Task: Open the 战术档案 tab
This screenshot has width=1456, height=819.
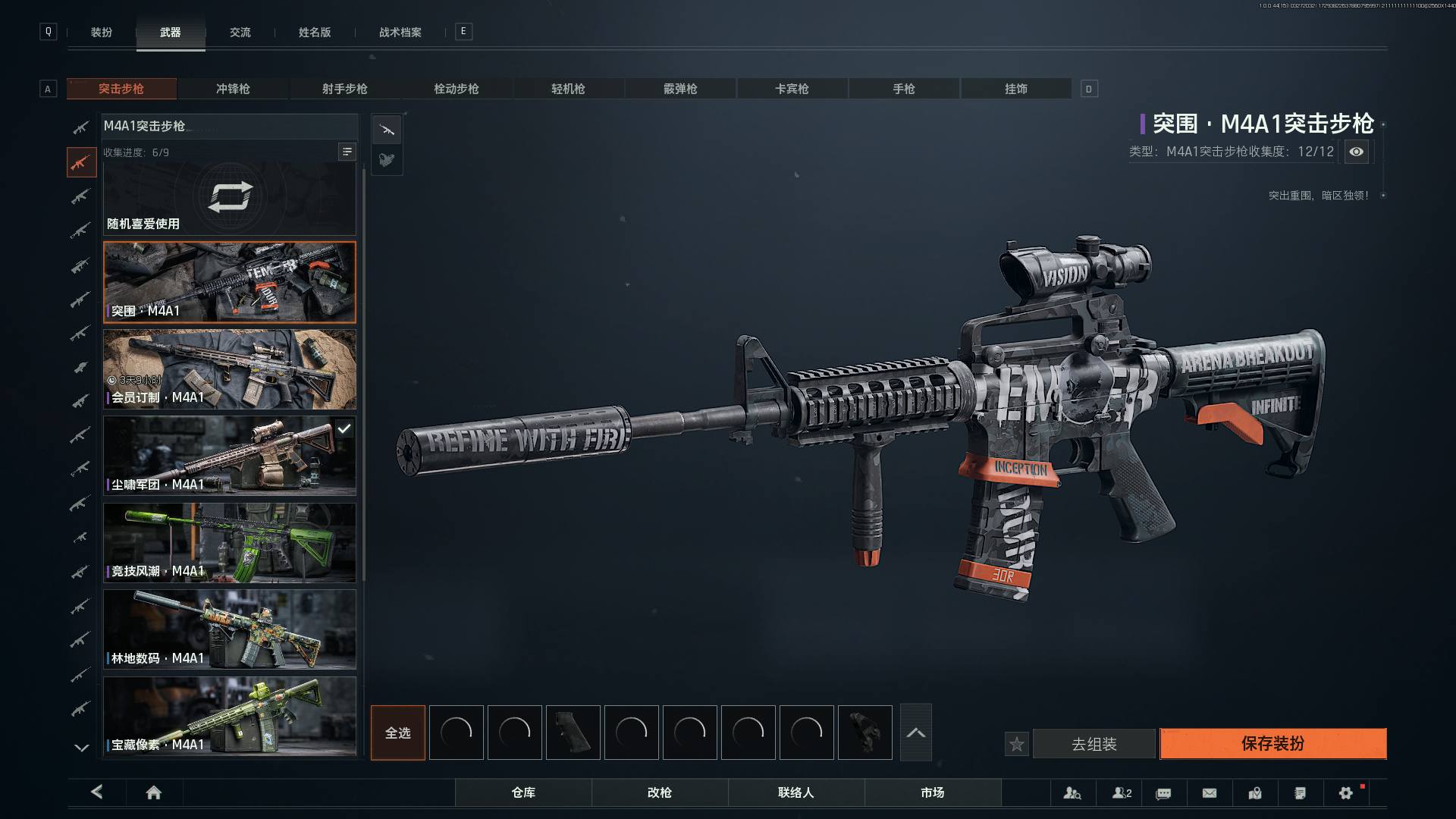Action: (x=400, y=32)
